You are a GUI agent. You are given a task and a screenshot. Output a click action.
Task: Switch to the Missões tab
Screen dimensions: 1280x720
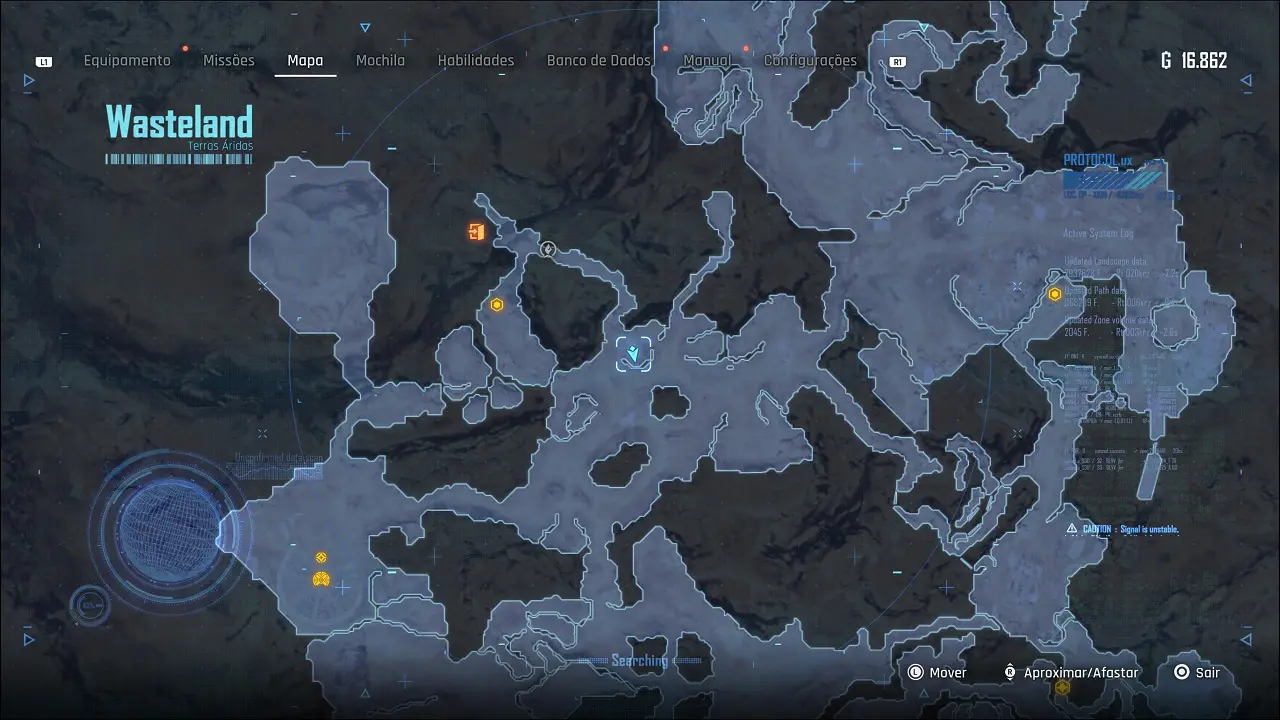229,60
